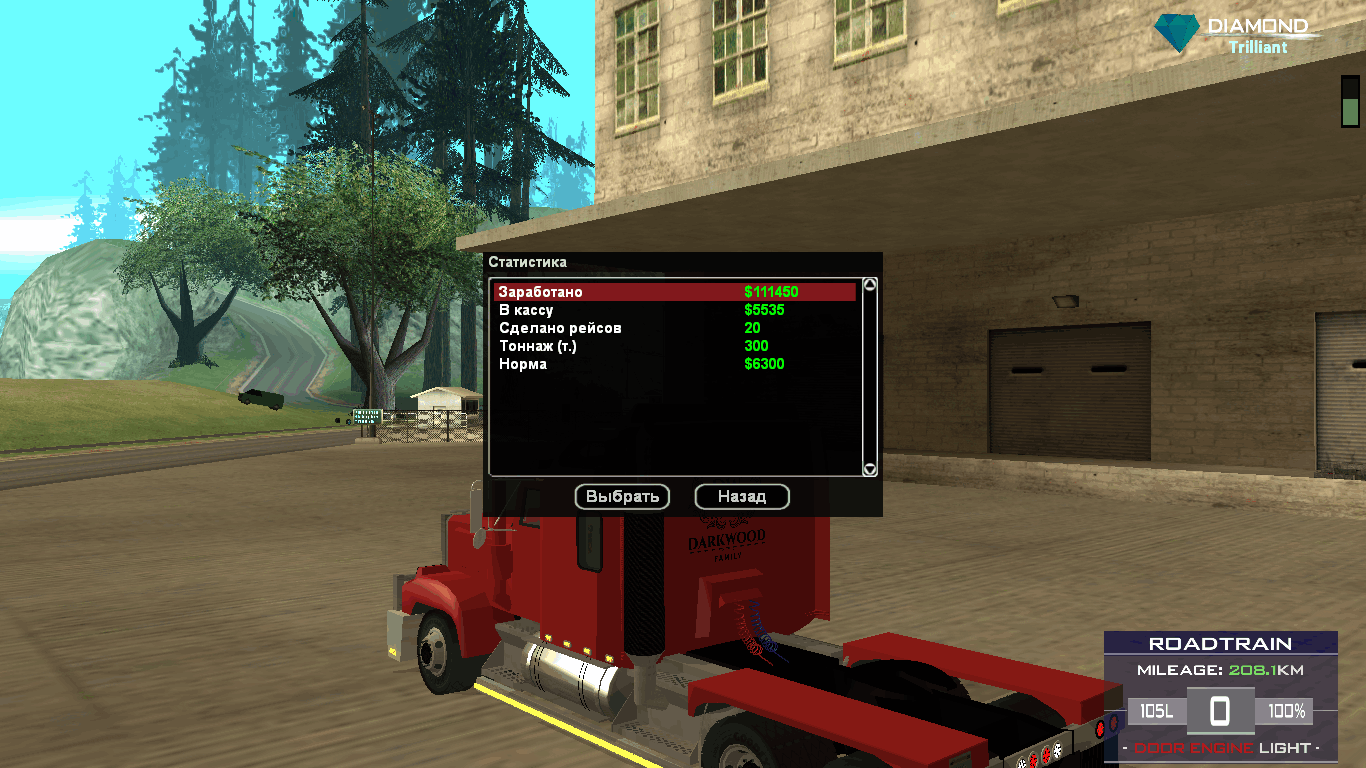Image resolution: width=1366 pixels, height=768 pixels.
Task: Select the Заработано statistics row
Action: pyautogui.click(x=674, y=292)
